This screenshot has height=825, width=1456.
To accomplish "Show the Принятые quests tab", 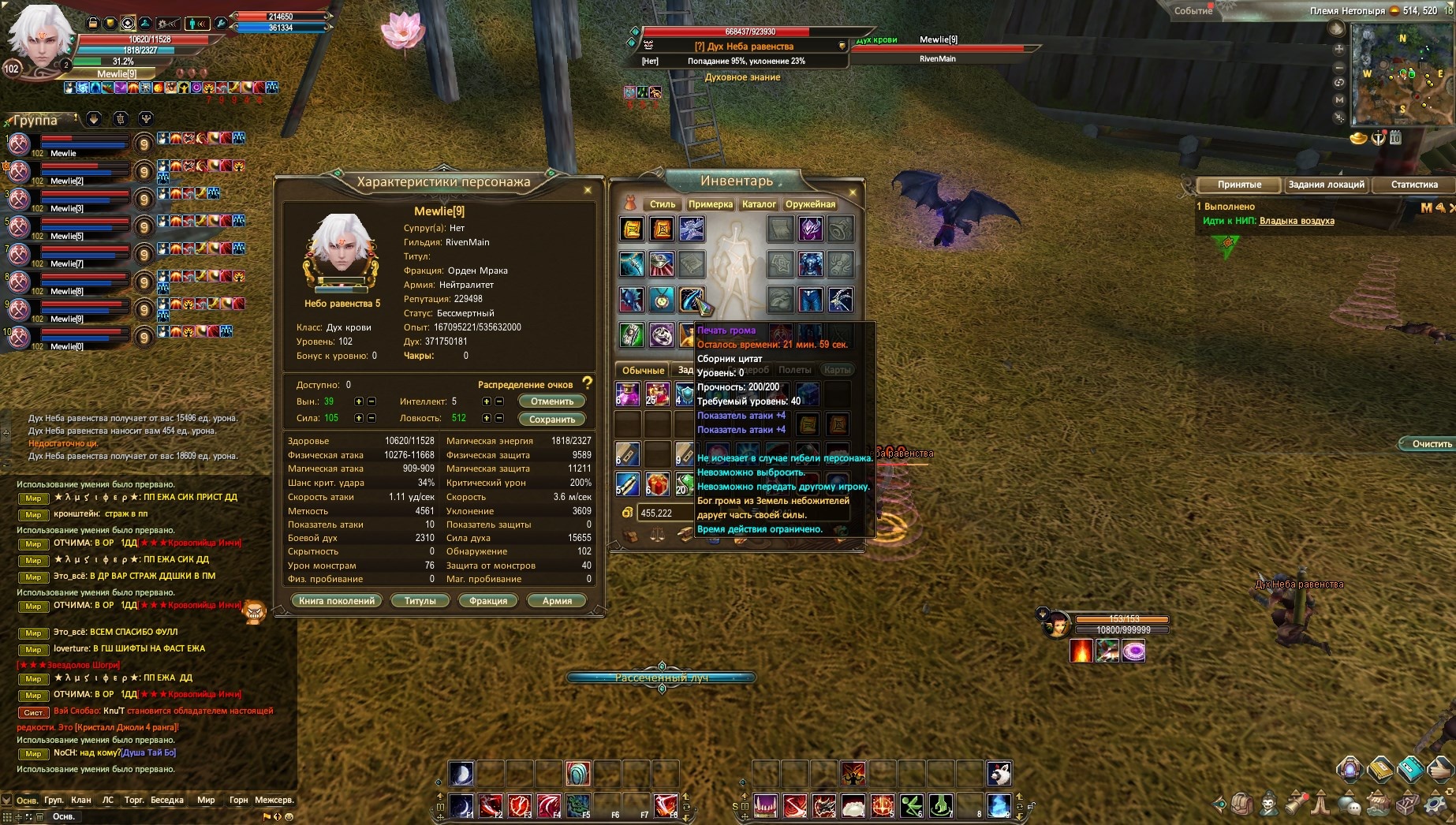I will coord(1239,185).
